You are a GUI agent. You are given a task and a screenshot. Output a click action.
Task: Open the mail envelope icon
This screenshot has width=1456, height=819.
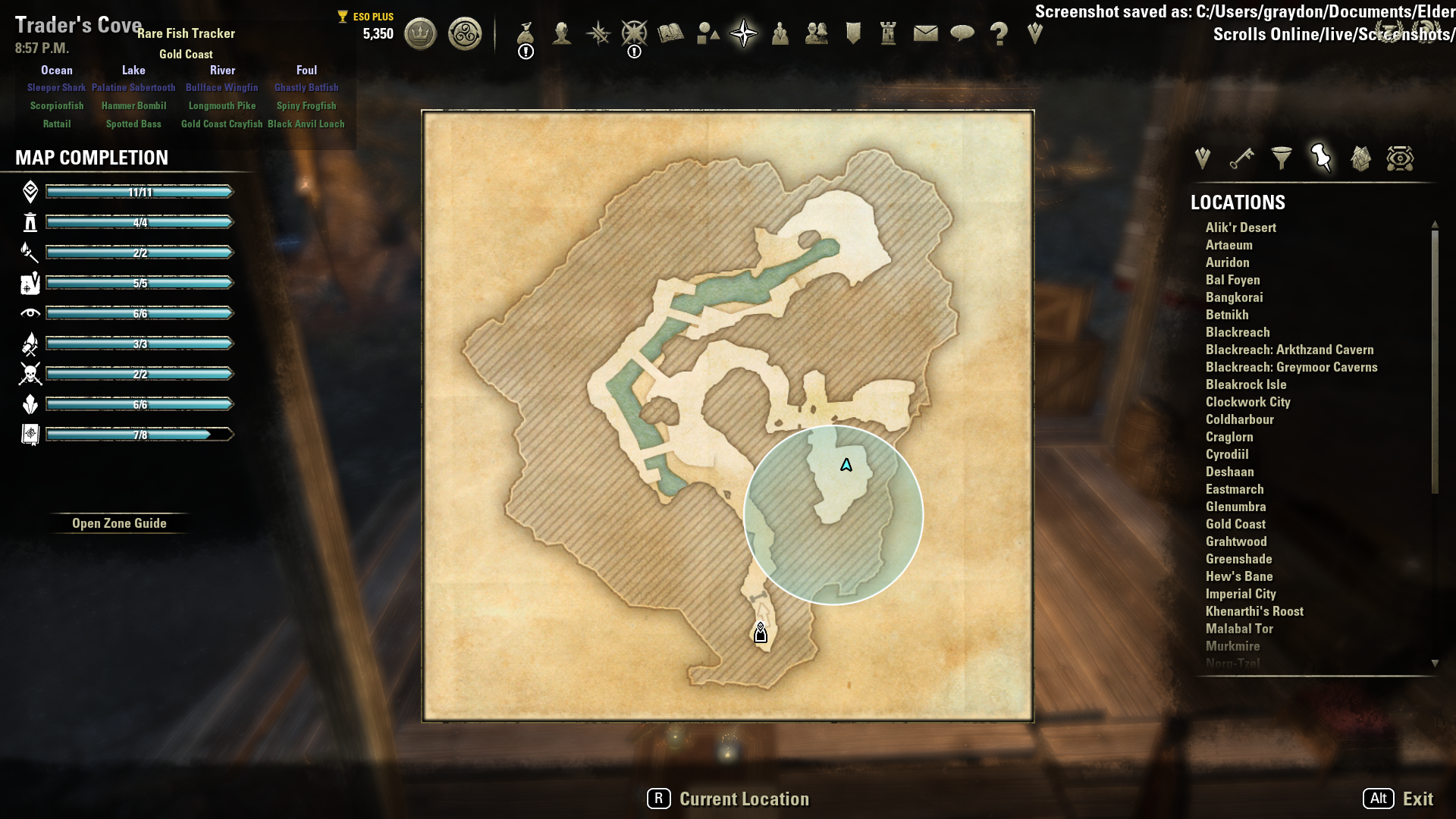coord(925,33)
